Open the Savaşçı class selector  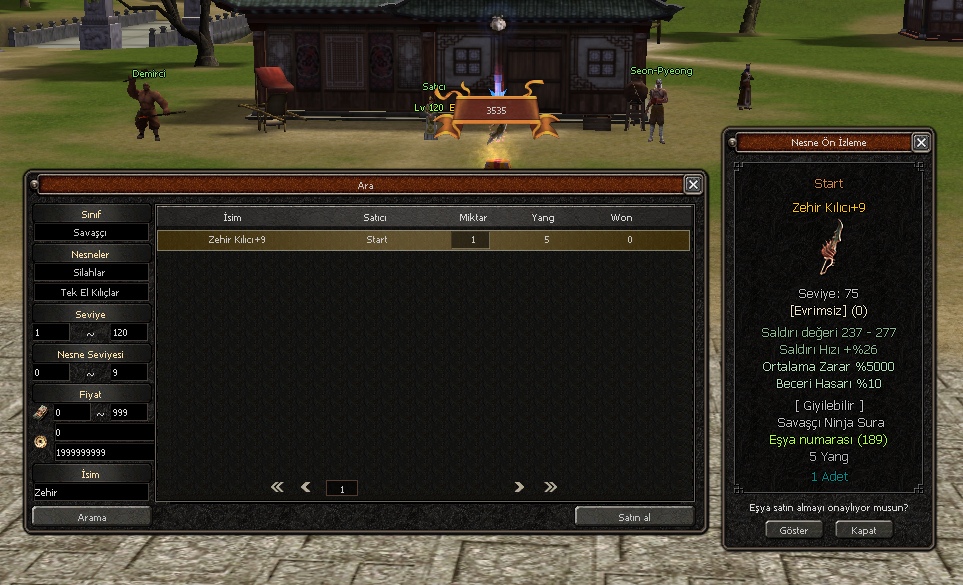(91, 232)
